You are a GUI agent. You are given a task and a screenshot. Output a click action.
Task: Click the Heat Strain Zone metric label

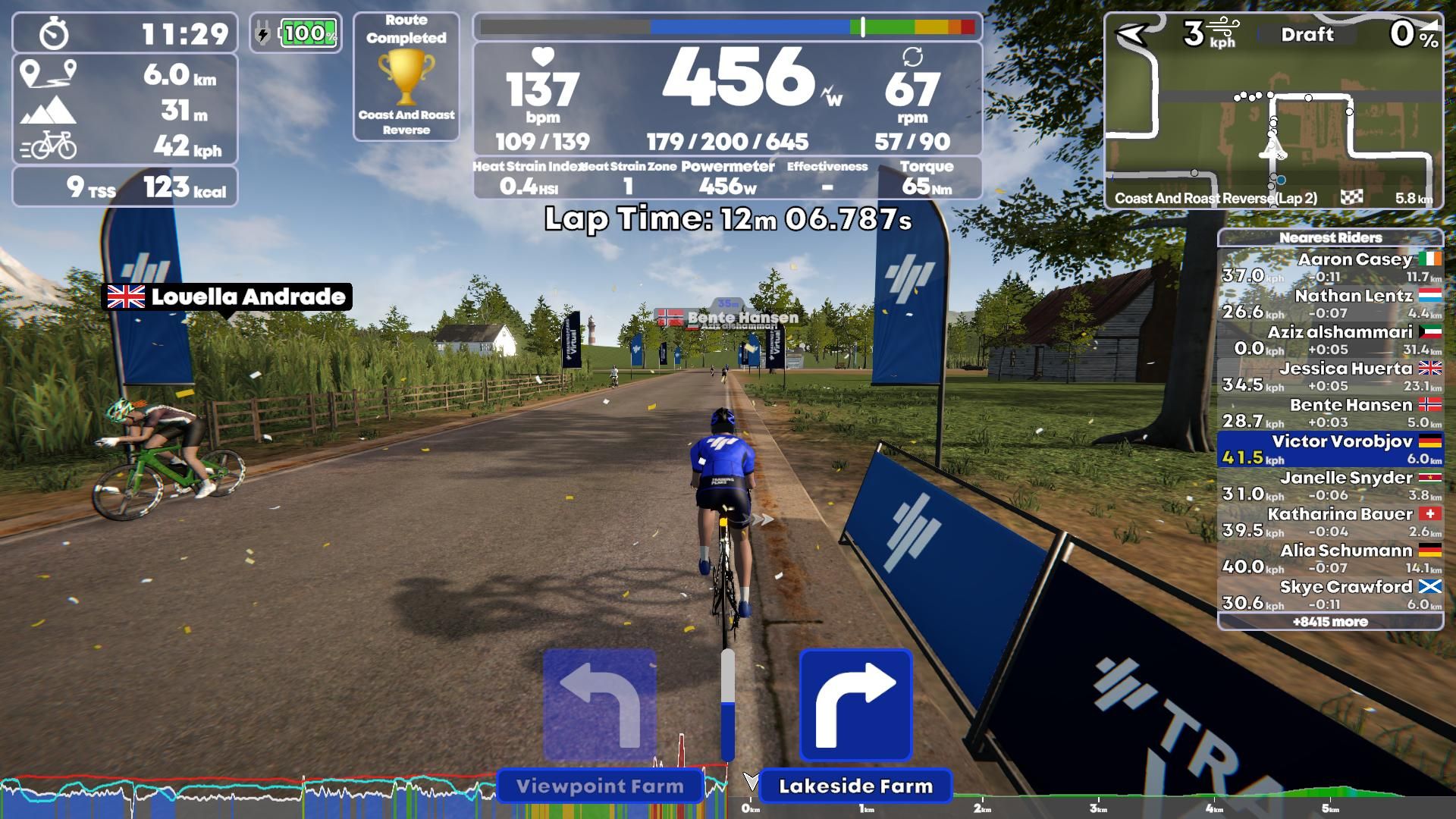(x=629, y=165)
